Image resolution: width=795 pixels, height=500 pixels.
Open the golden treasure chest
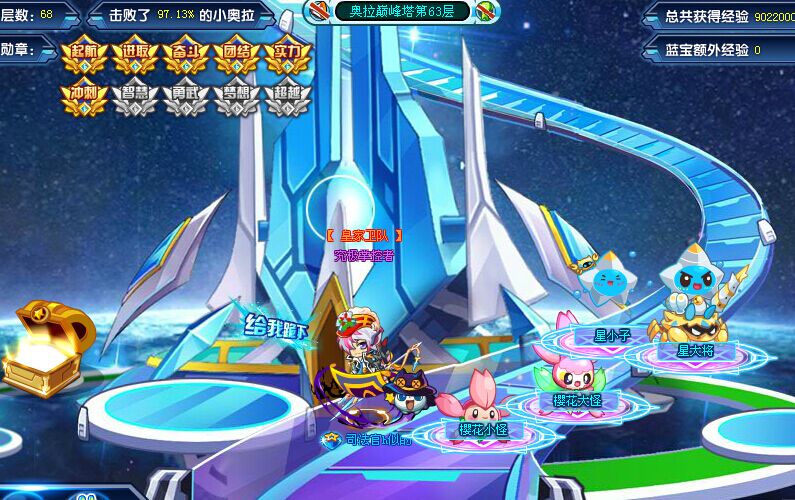pyautogui.click(x=42, y=347)
